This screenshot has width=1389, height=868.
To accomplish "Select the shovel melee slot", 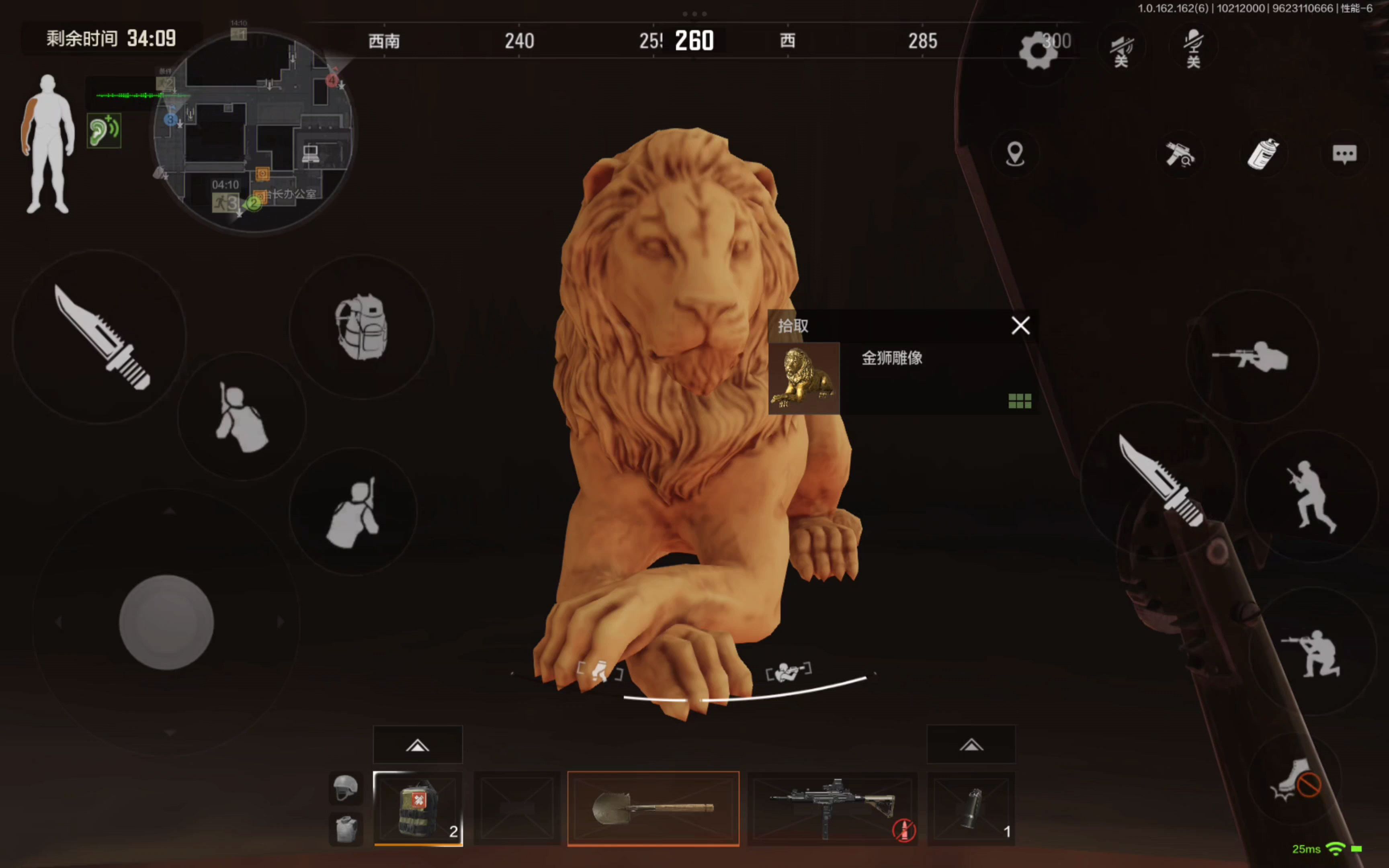I will 653,808.
